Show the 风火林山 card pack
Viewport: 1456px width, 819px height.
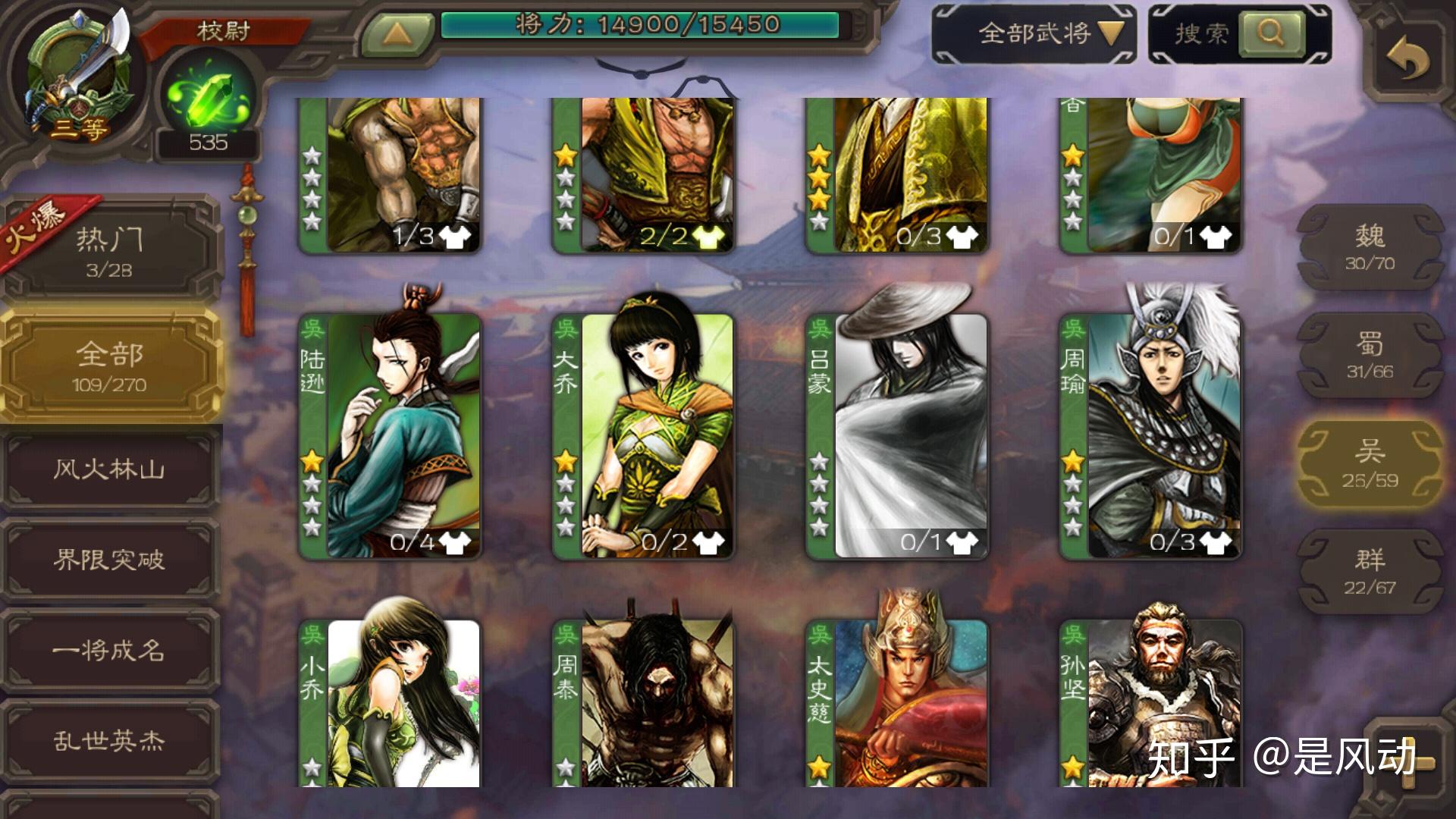[x=110, y=470]
